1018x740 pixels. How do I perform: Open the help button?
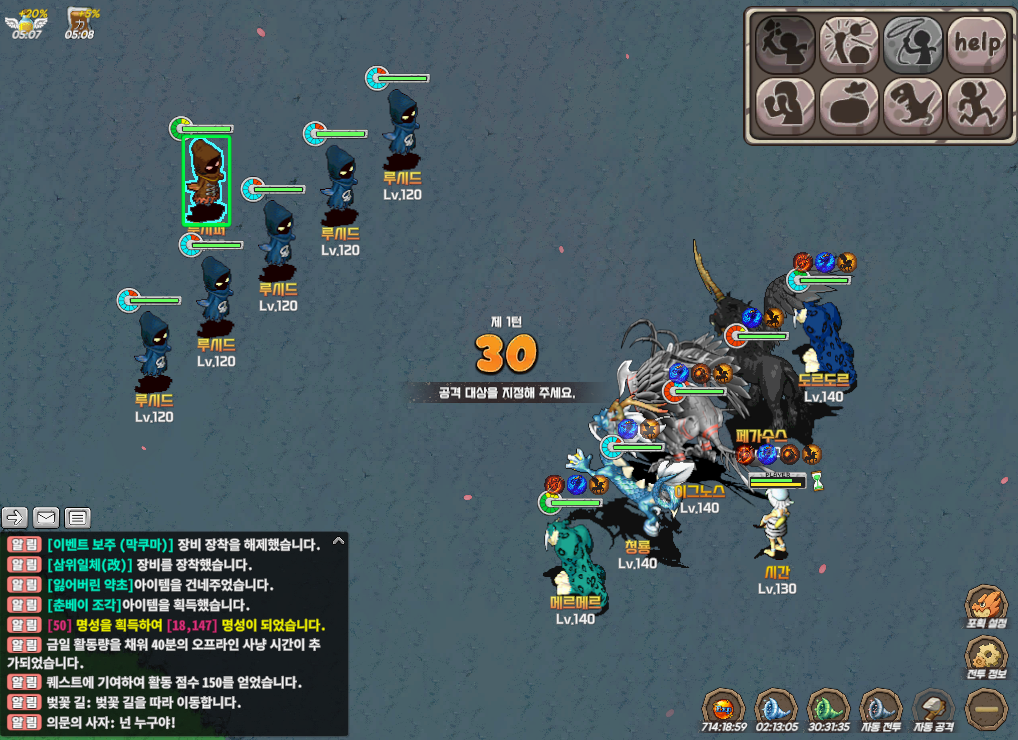977,43
